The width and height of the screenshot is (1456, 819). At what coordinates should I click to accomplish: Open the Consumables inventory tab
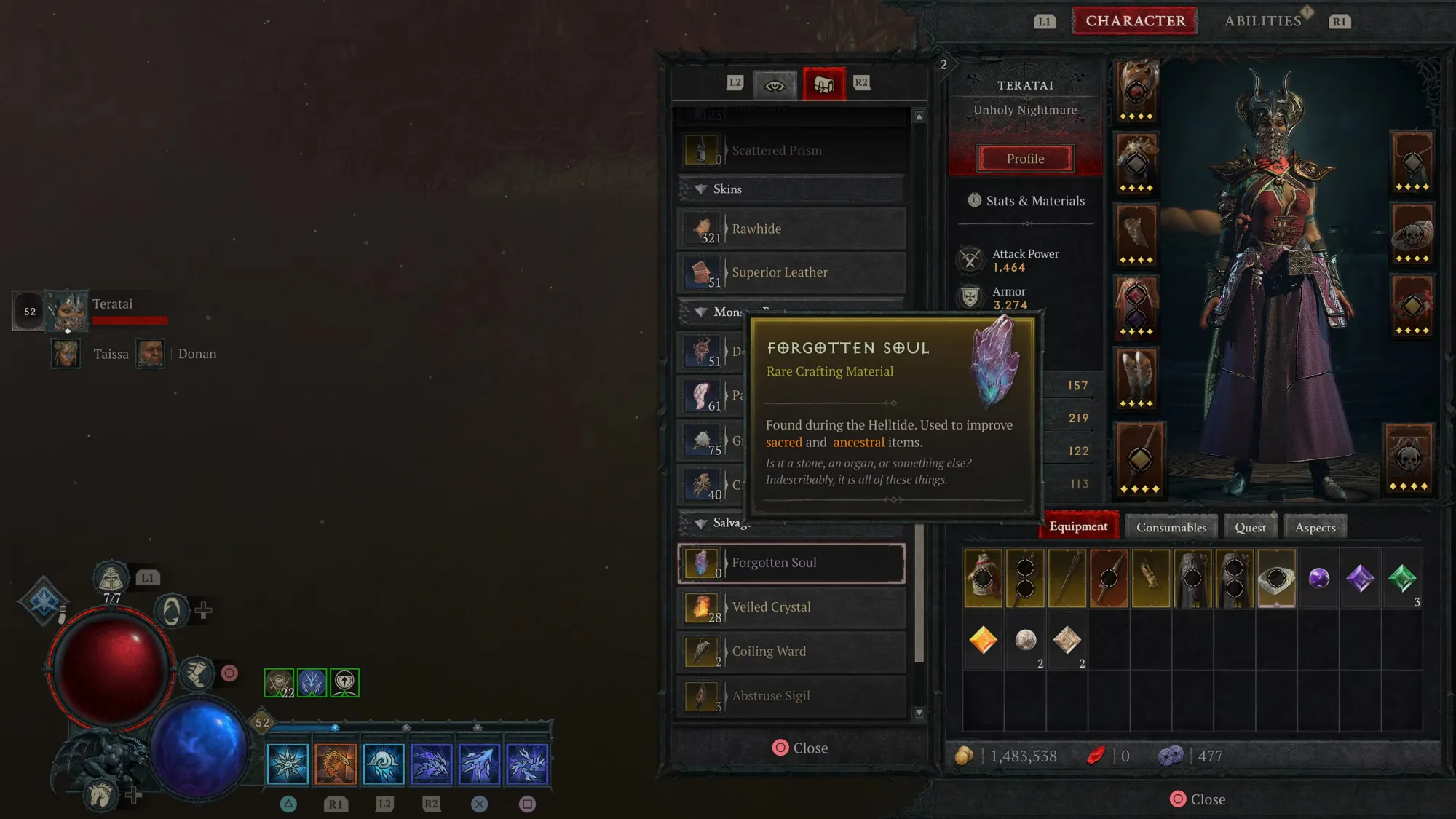(1171, 527)
